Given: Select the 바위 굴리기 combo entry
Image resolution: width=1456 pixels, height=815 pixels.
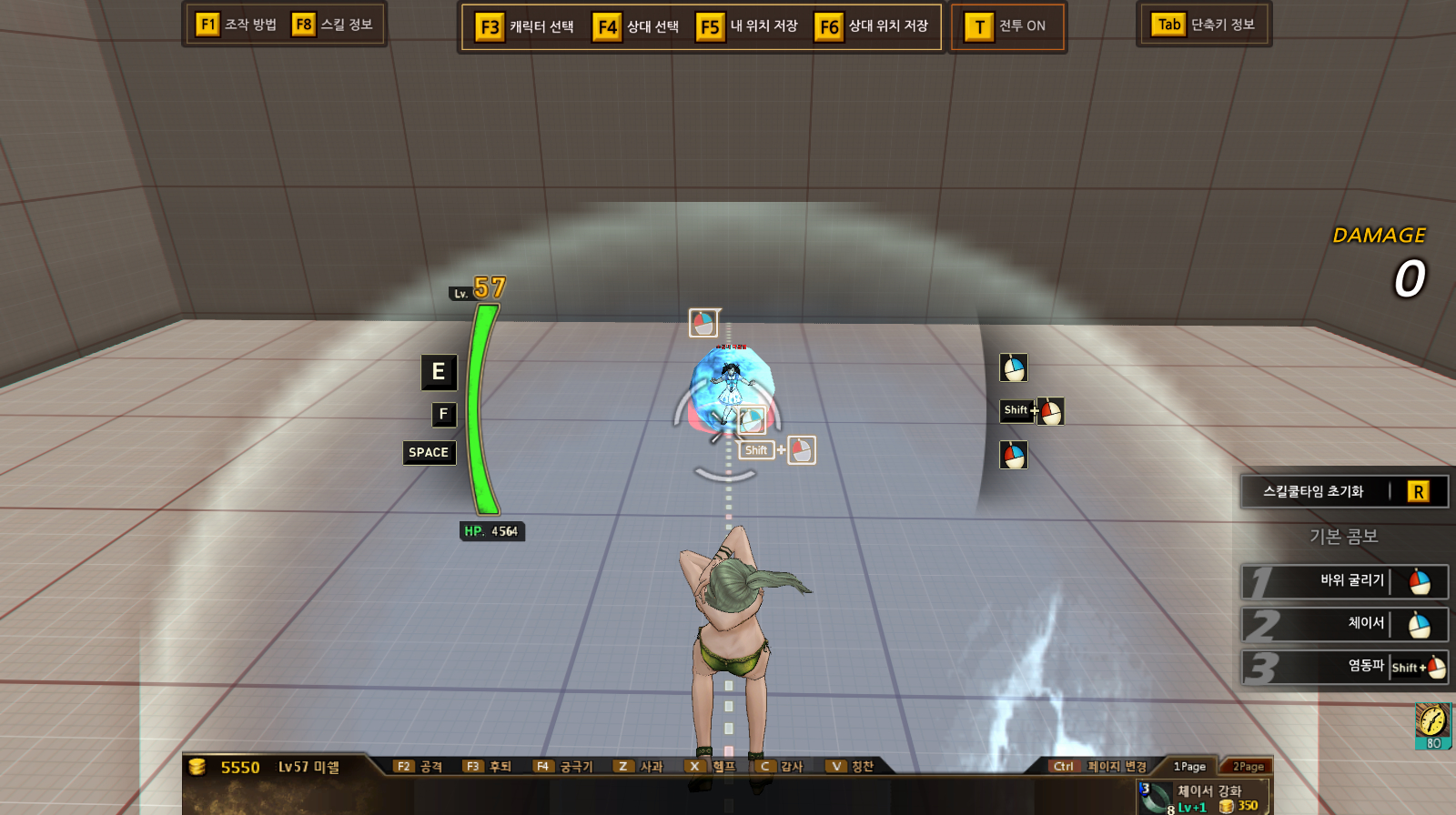Looking at the screenshot, I should click(1345, 581).
